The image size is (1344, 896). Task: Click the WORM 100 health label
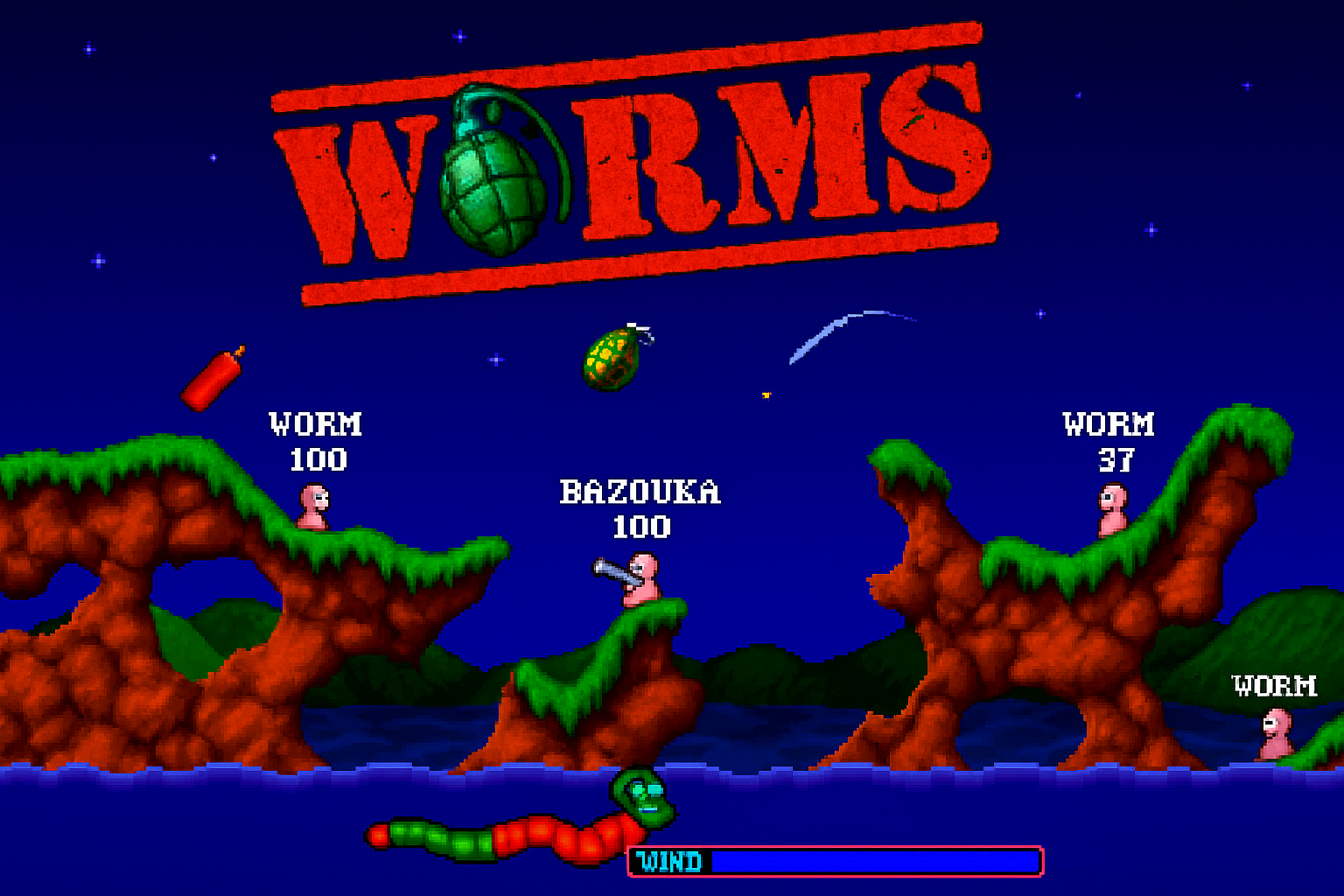click(315, 437)
